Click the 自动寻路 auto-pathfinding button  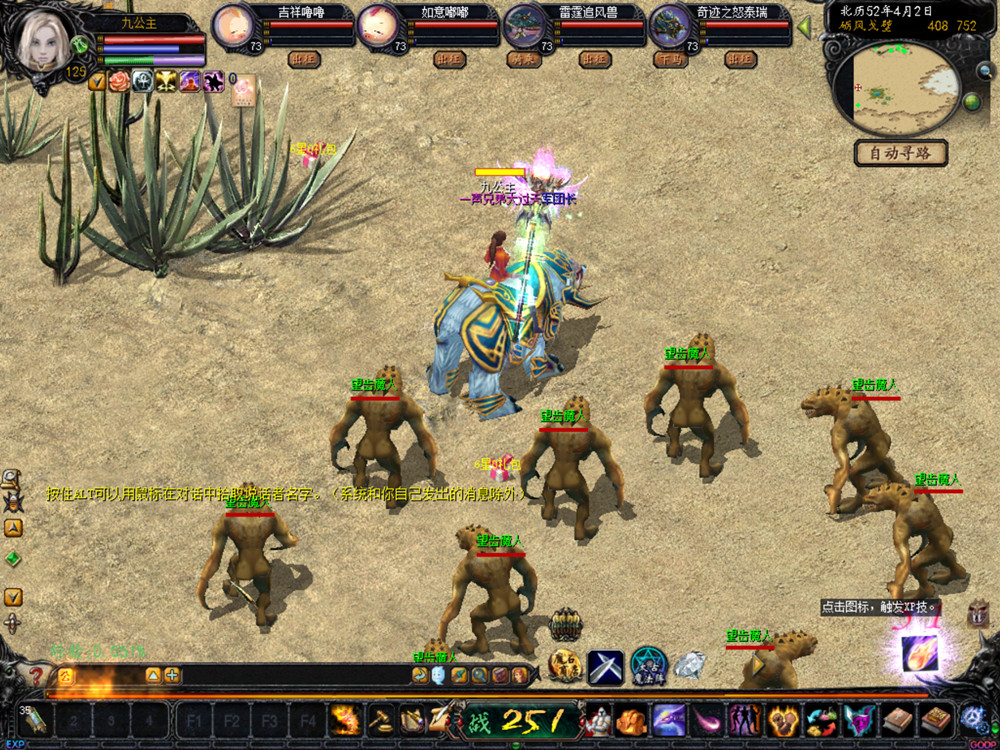tap(900, 153)
